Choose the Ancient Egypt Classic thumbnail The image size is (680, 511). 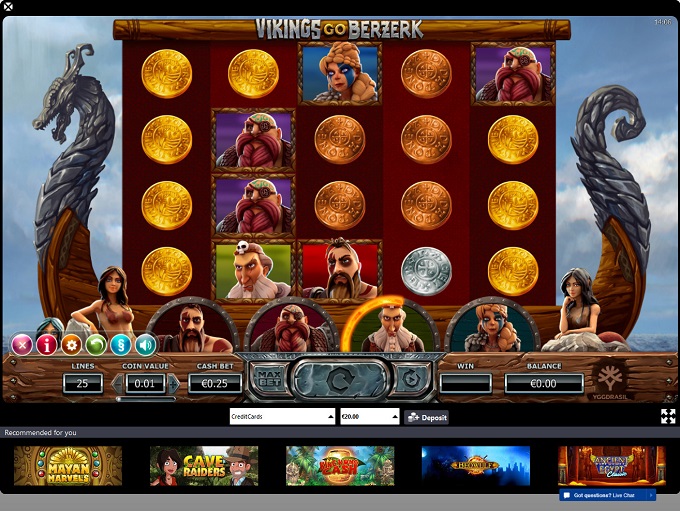coord(611,464)
